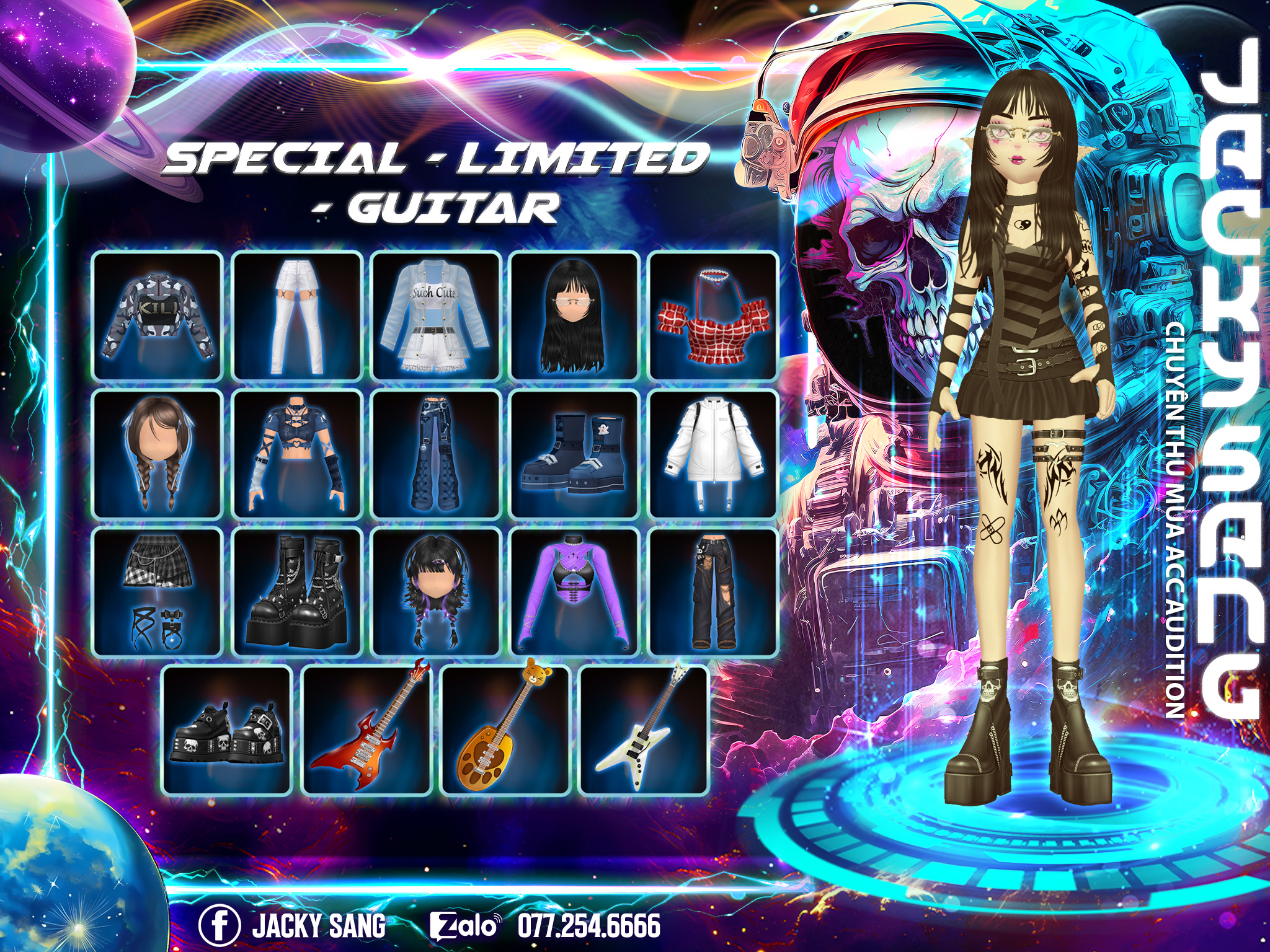Choose the red plaid crop top

(x=714, y=315)
